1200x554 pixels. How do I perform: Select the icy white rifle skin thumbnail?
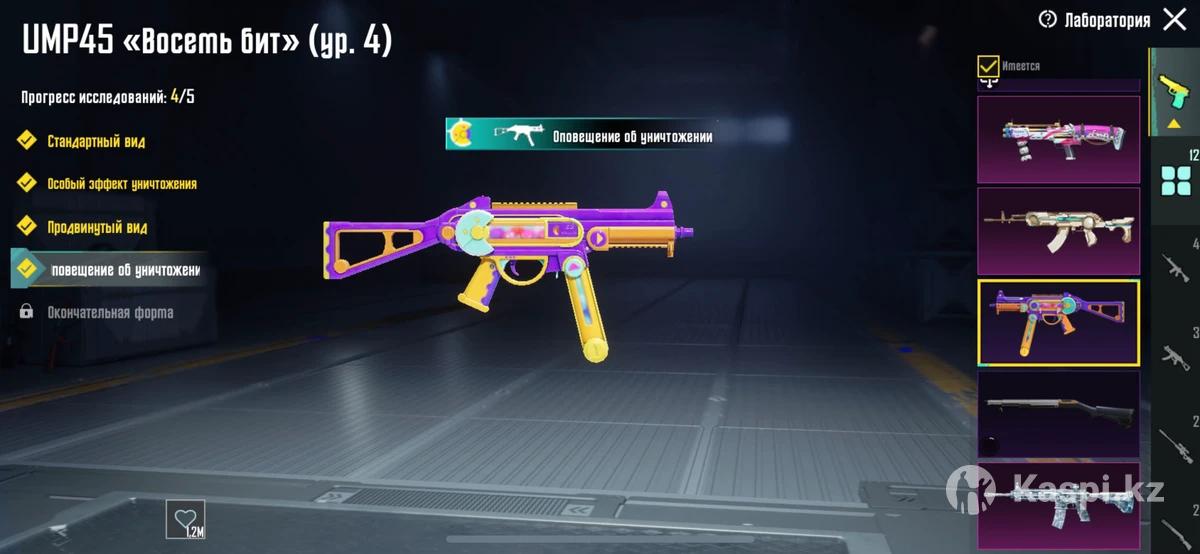coord(1058,505)
